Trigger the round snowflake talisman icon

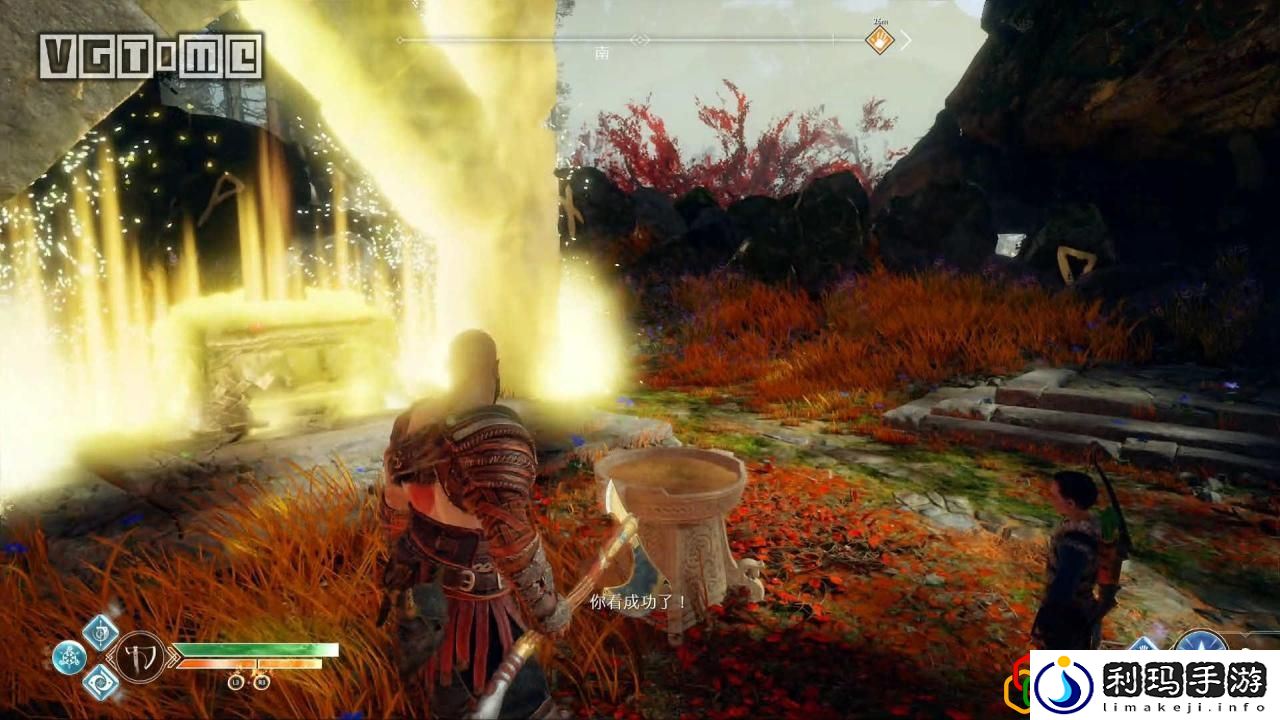click(69, 657)
